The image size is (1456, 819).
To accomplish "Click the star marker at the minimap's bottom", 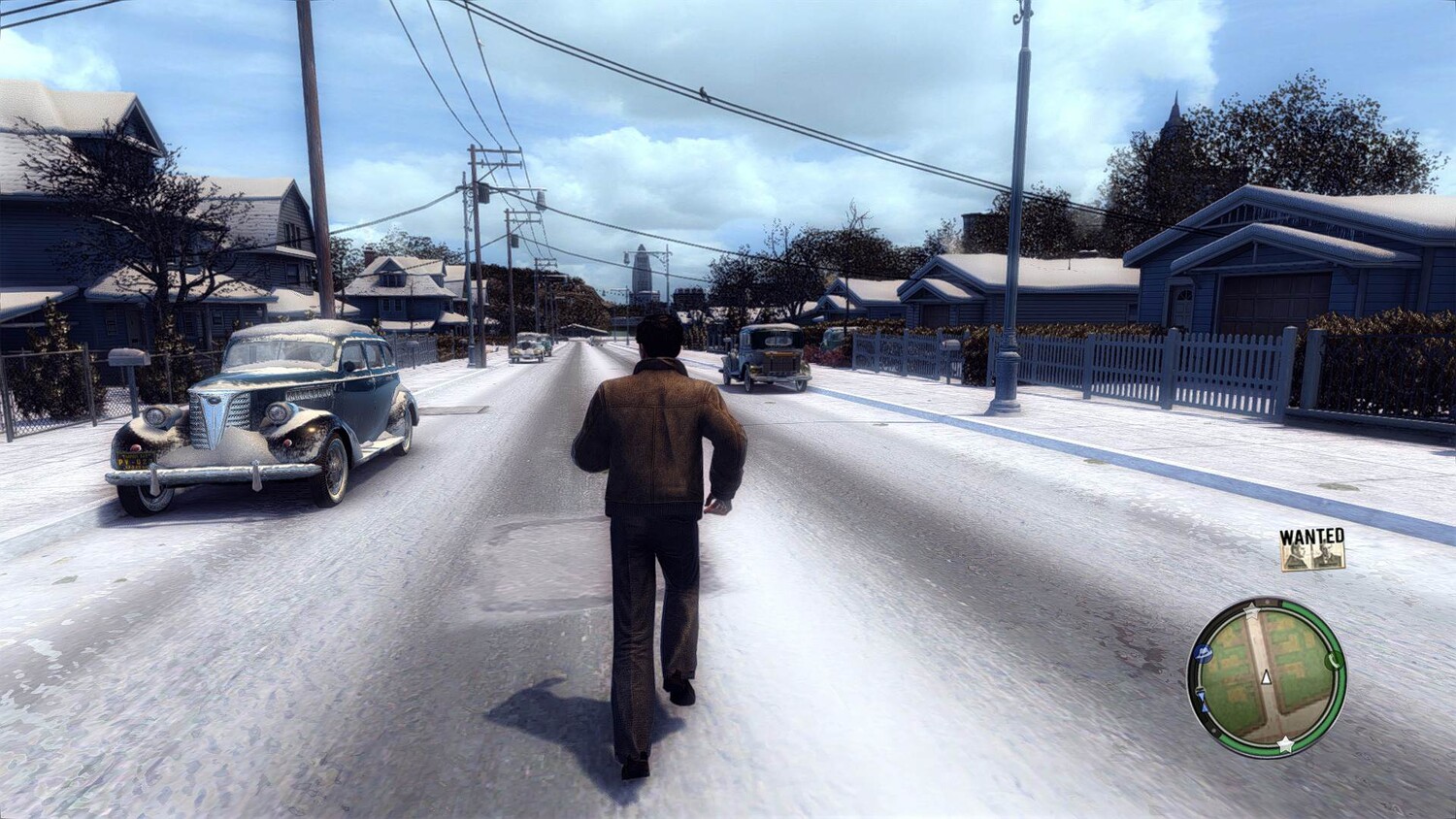I will [1285, 744].
